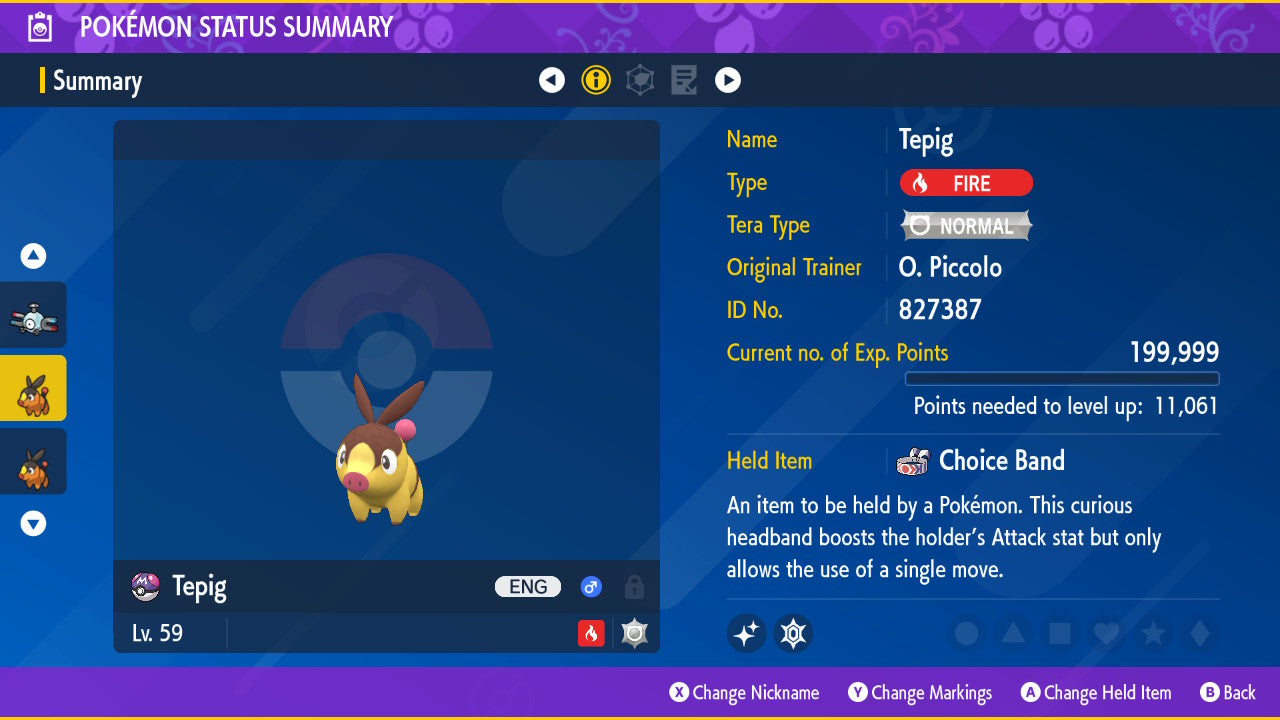Toggle the circle marking
Viewport: 1280px width, 720px height.
tap(966, 633)
